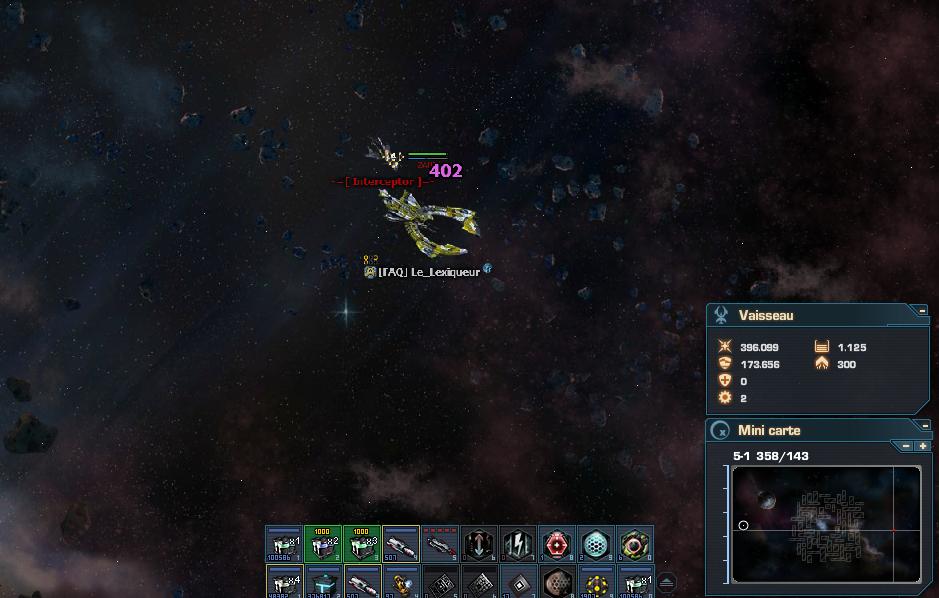Screen dimensions: 939x598
Task: Select the x1 ammo crate in top row
Action: [x=284, y=545]
